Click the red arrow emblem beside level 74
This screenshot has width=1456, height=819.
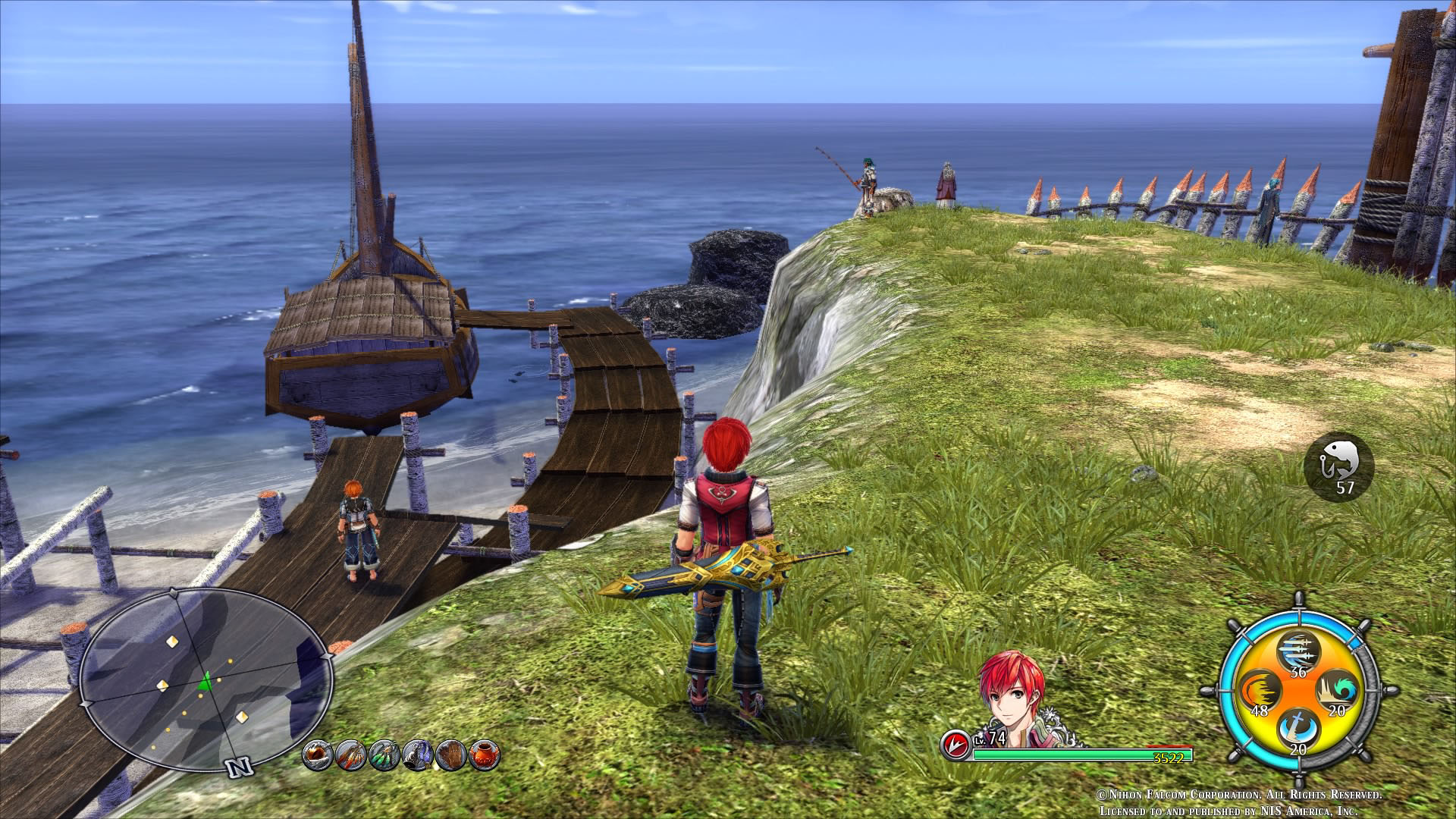click(957, 746)
